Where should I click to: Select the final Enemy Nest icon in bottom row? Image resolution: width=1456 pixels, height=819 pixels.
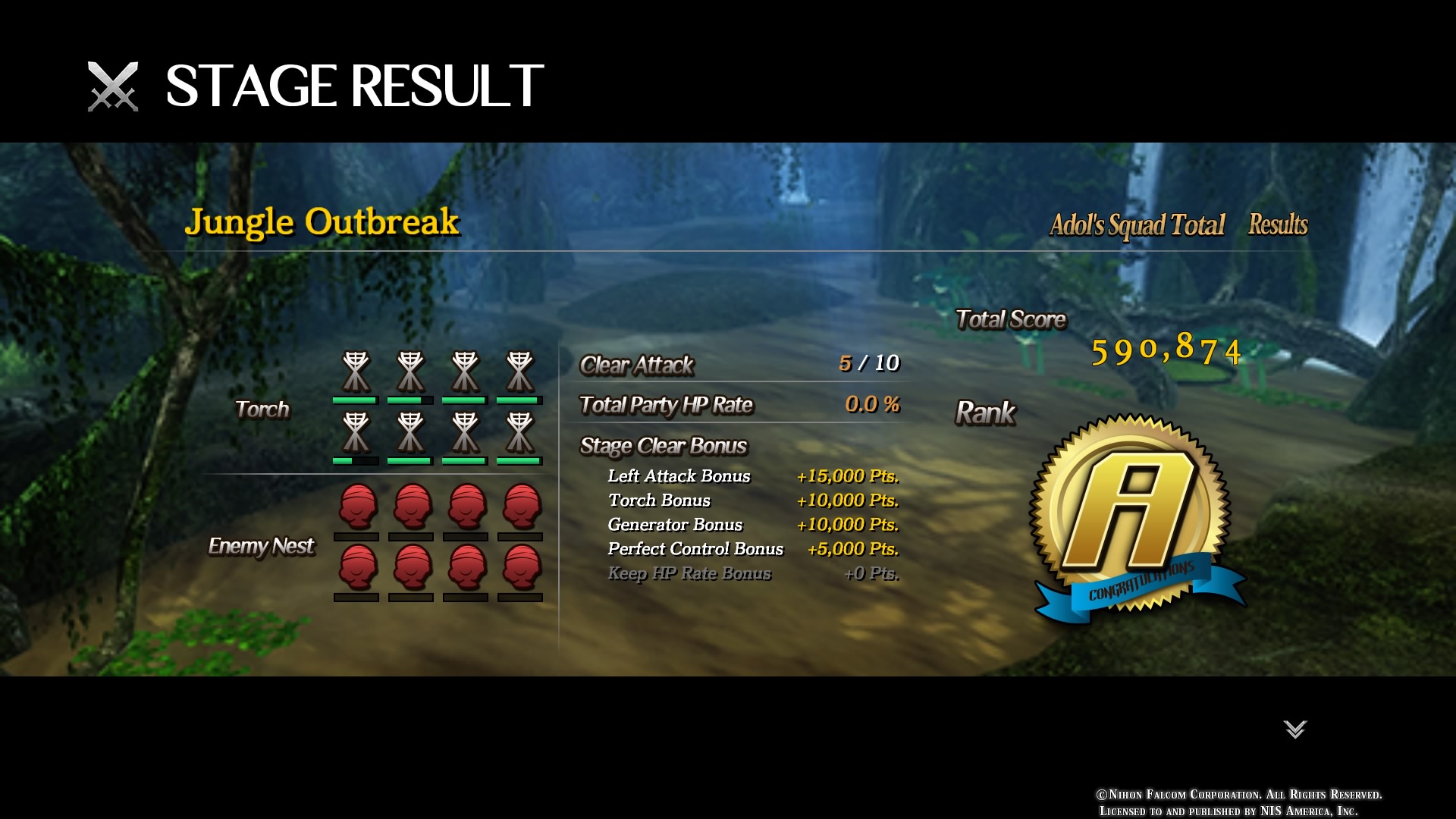[519, 570]
